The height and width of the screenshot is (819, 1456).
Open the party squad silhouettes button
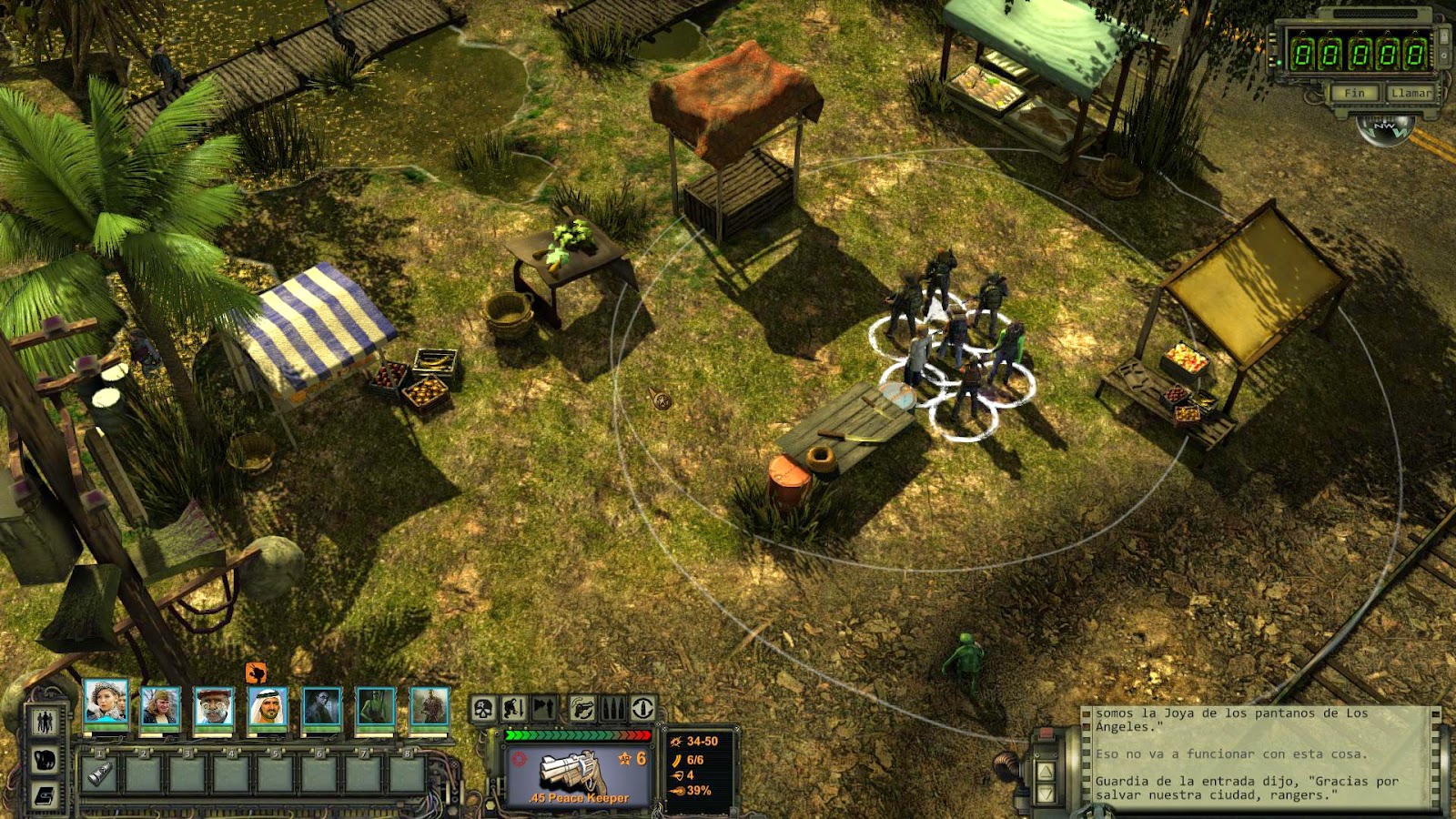[x=45, y=723]
